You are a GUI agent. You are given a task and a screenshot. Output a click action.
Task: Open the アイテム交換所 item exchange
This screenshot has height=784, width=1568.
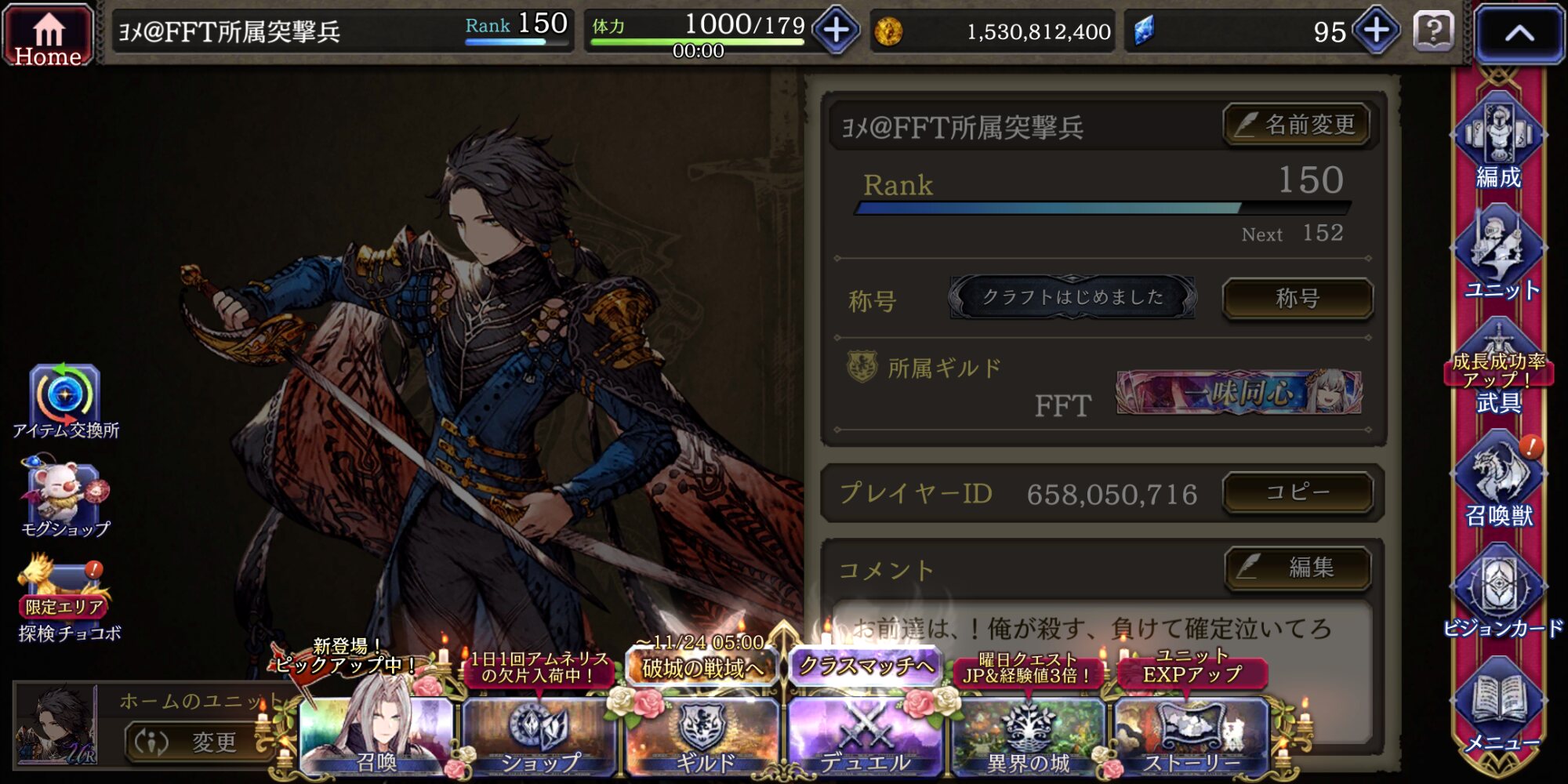pos(65,400)
